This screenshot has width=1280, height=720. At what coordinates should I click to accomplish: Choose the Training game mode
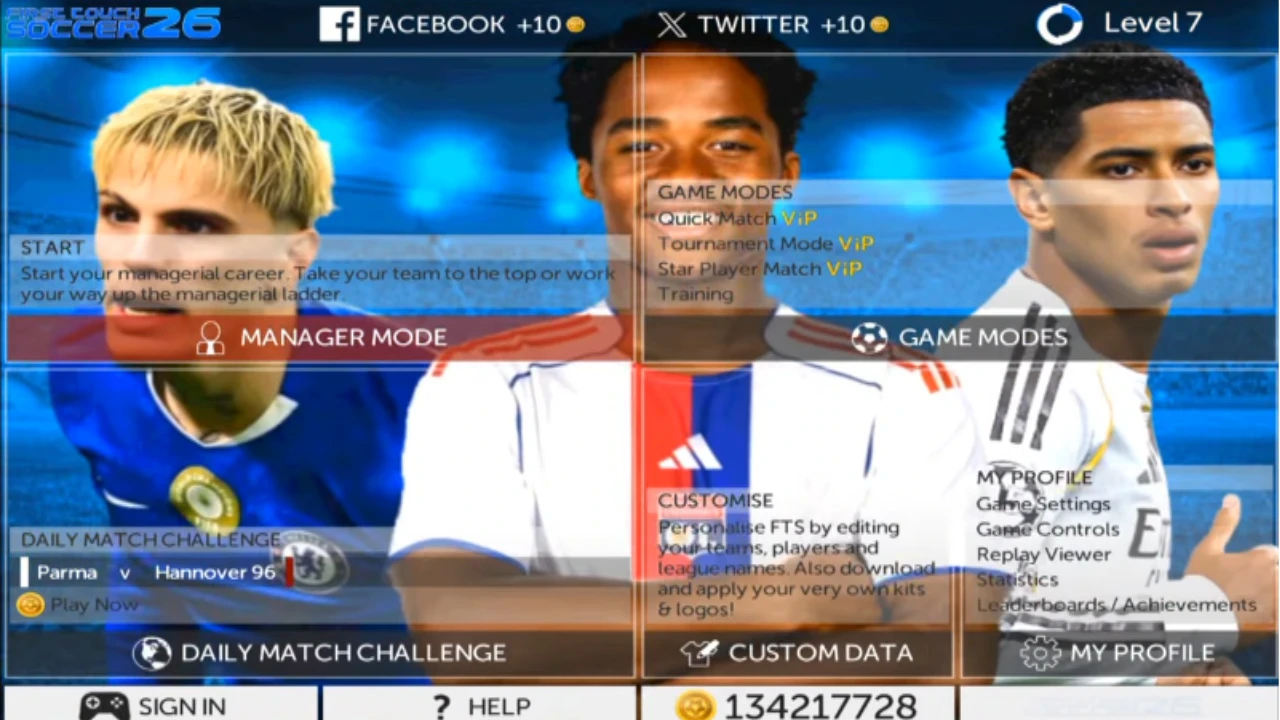point(695,294)
